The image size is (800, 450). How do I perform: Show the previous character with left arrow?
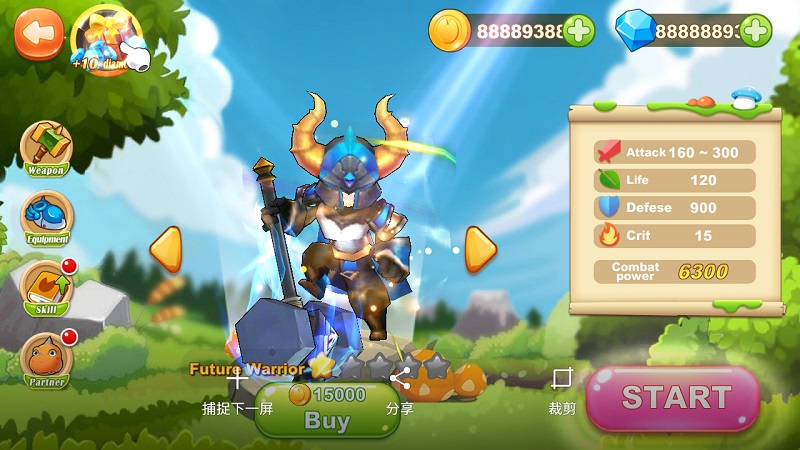coord(165,249)
